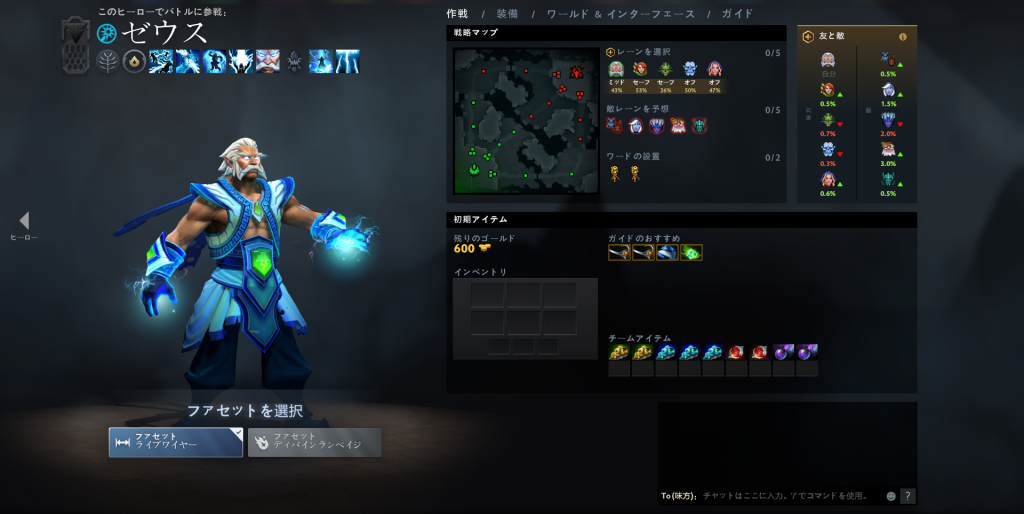Click the first red team item
This screenshot has width=1024, height=514.
click(737, 352)
